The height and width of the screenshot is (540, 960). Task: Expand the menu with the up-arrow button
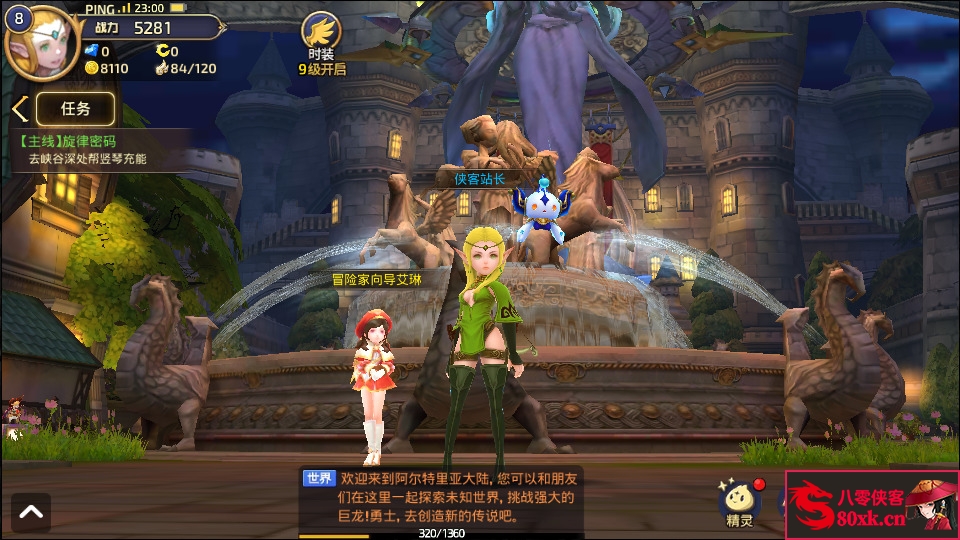[x=30, y=512]
